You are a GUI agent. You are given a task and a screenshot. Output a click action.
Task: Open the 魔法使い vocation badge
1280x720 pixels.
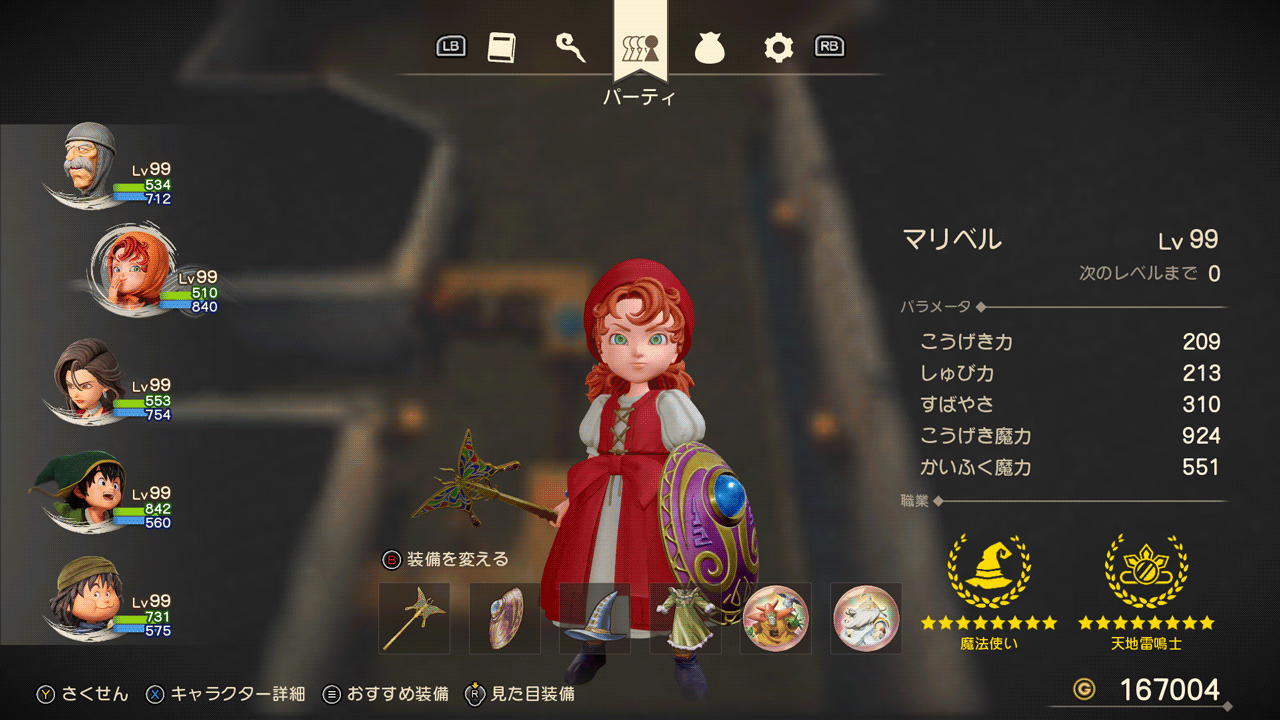(x=988, y=570)
